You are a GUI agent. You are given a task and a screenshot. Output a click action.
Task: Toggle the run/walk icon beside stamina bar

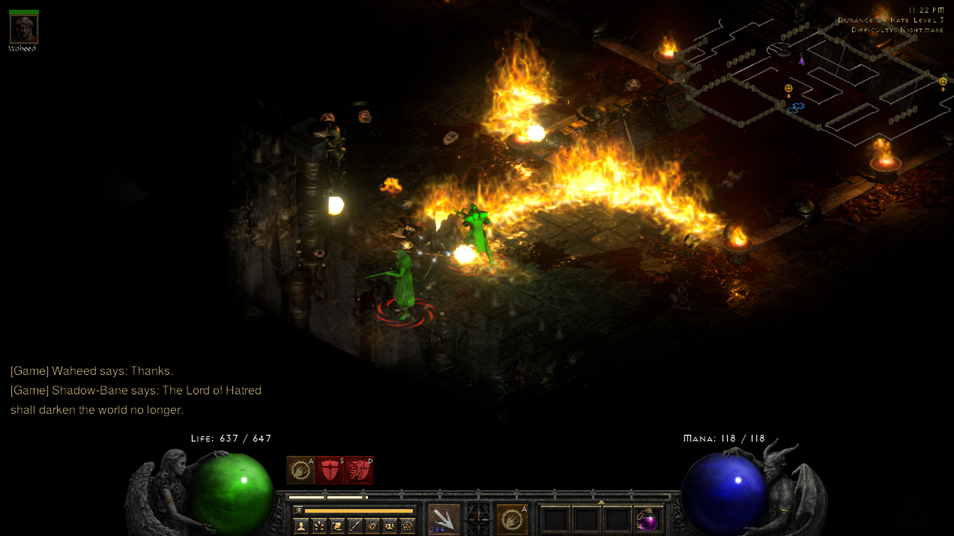click(x=297, y=510)
